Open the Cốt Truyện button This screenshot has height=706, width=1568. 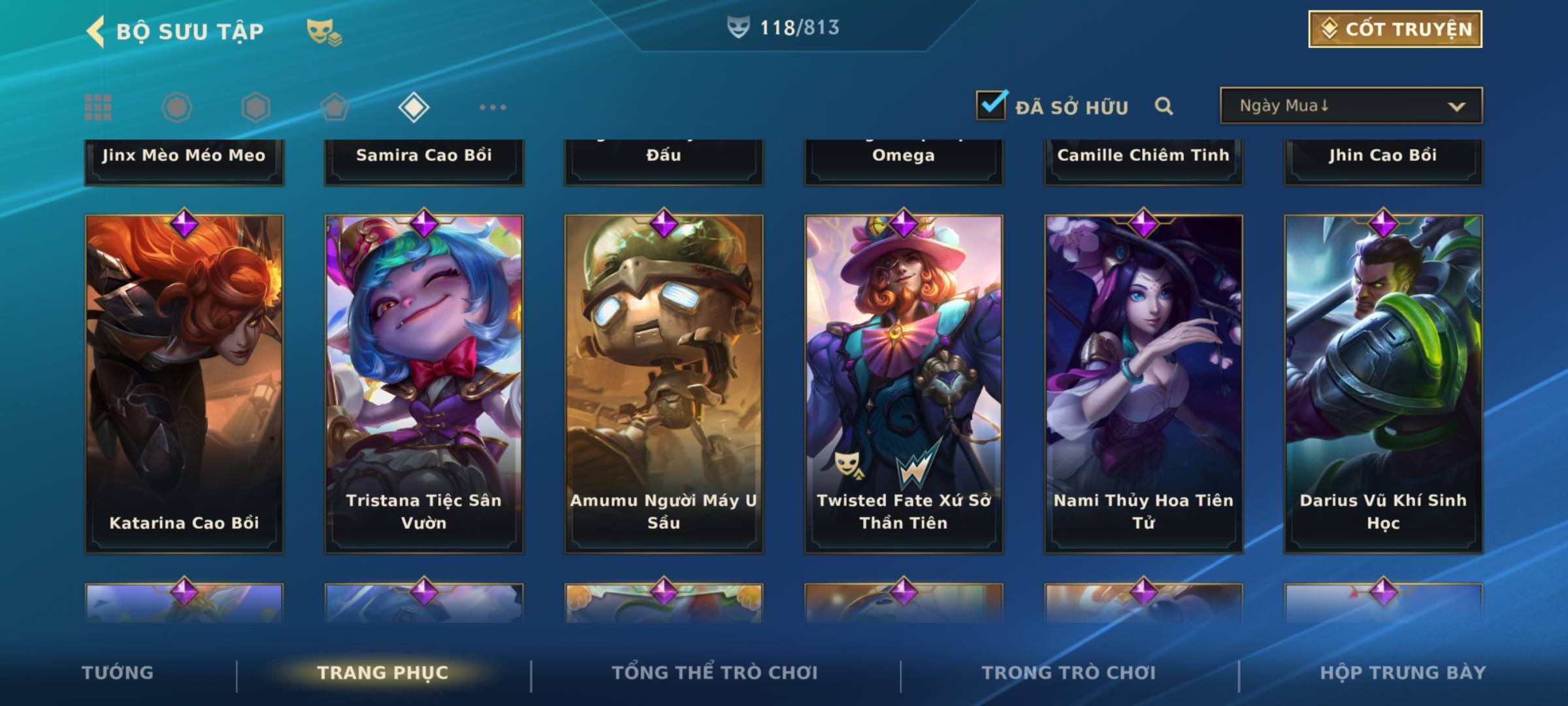1395,29
